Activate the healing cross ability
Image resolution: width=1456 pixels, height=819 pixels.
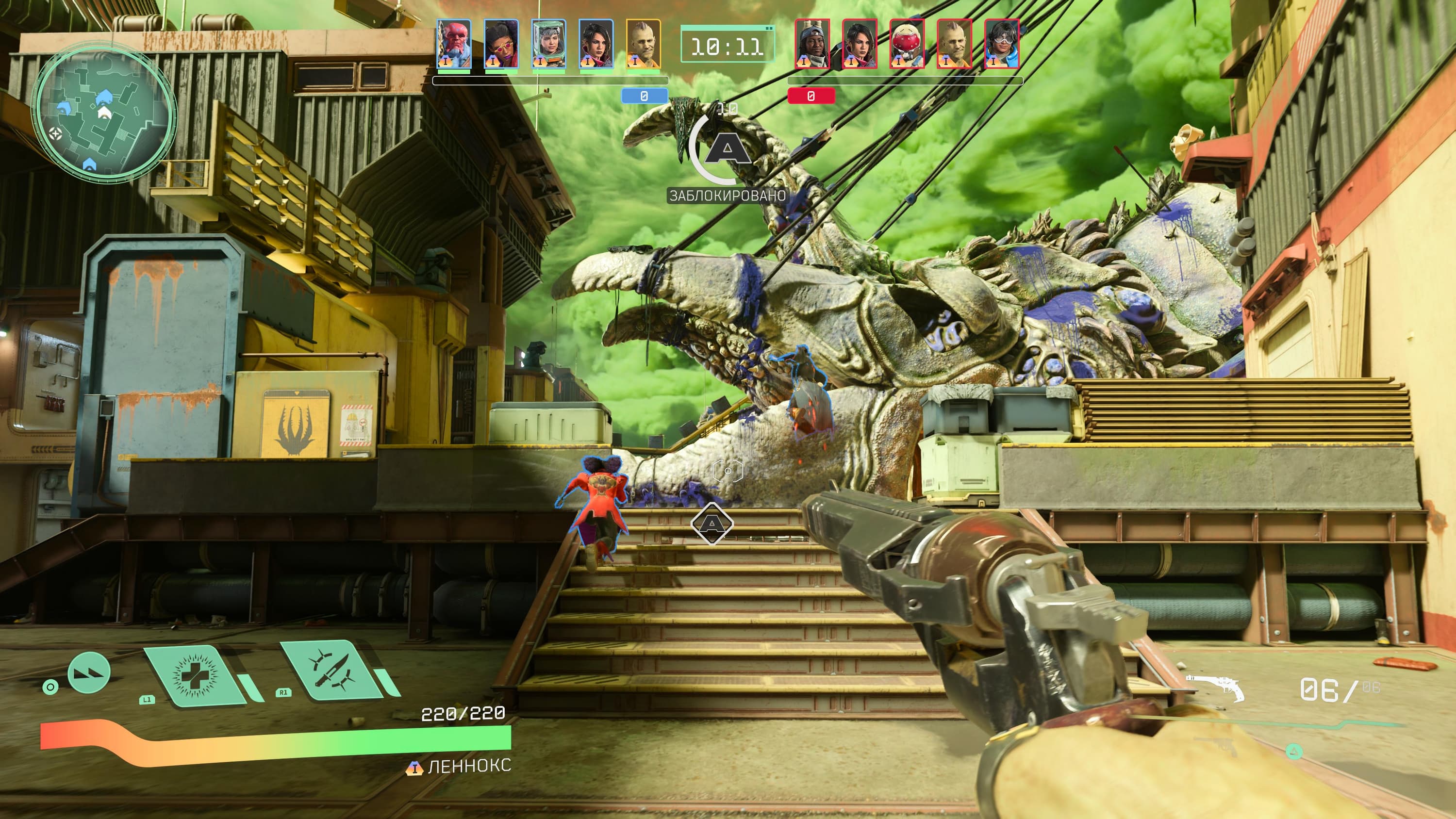(195, 675)
